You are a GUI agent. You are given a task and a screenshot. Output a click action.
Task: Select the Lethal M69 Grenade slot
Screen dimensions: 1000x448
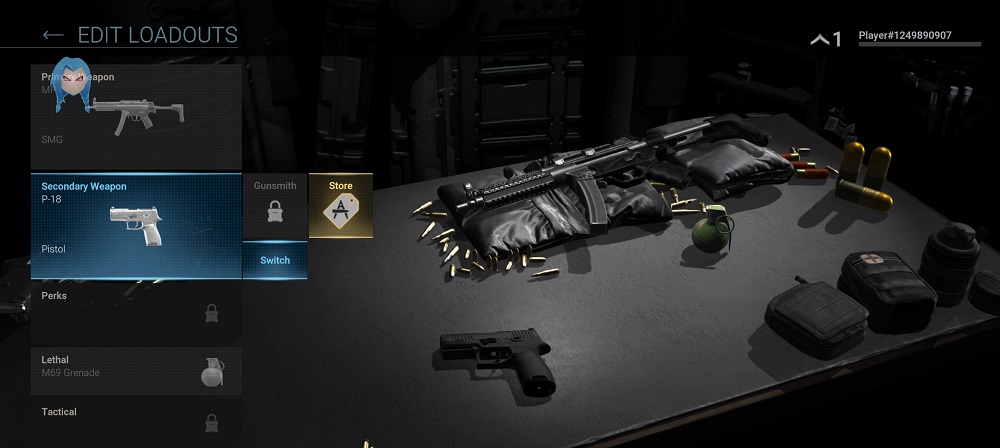pyautogui.click(x=136, y=370)
